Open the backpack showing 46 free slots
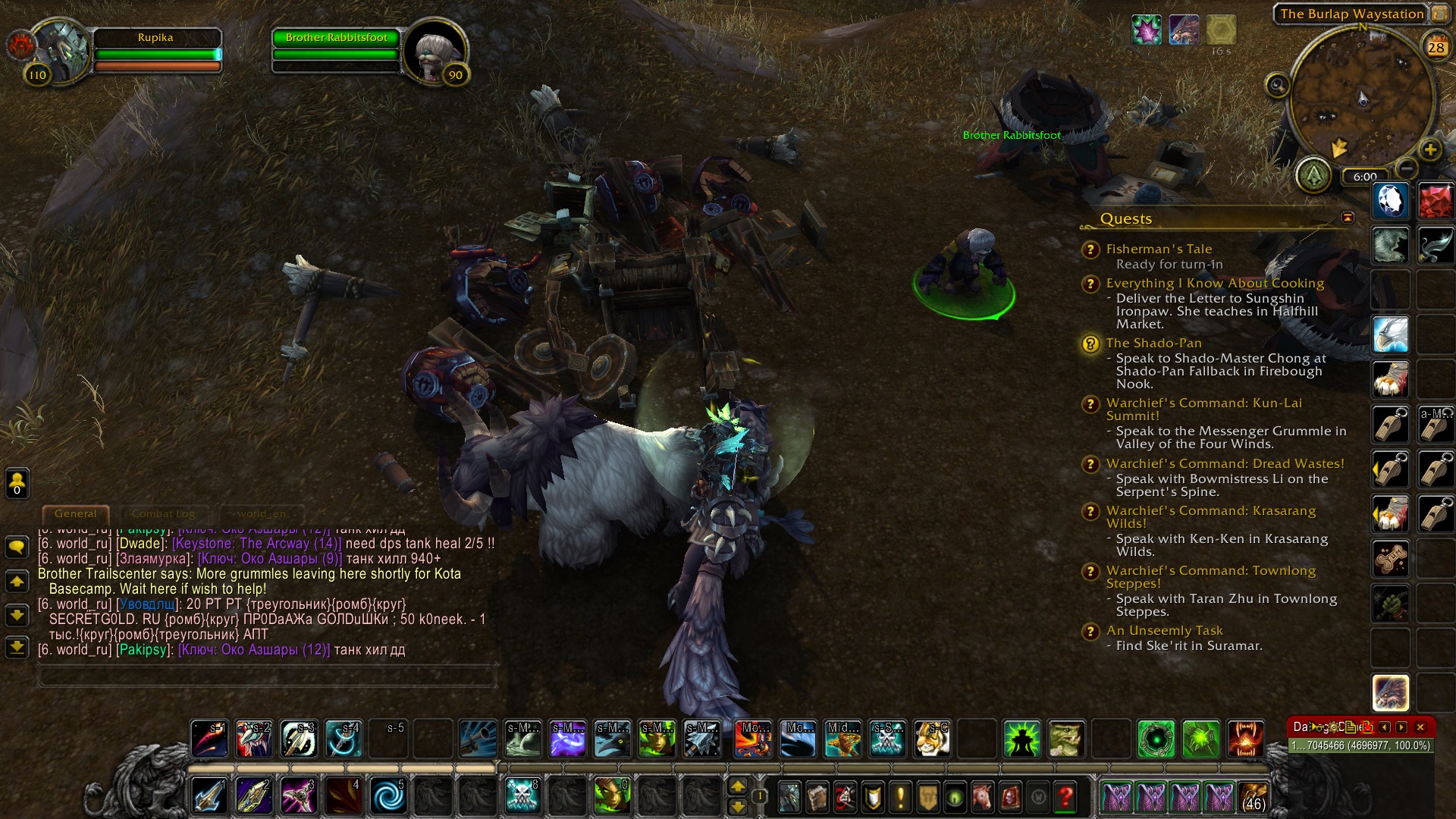This screenshot has height=819, width=1456. coord(1253,797)
